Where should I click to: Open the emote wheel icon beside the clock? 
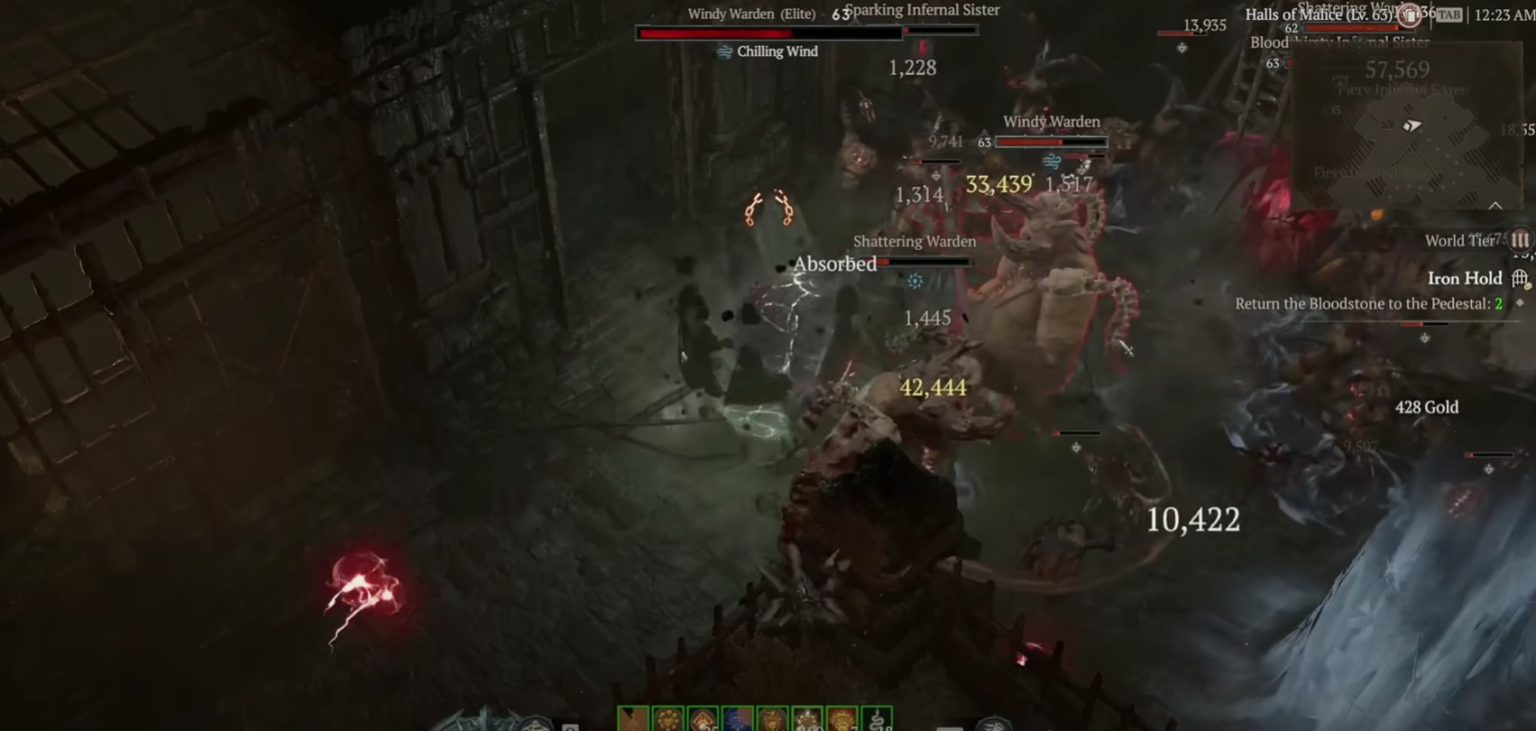click(1408, 15)
